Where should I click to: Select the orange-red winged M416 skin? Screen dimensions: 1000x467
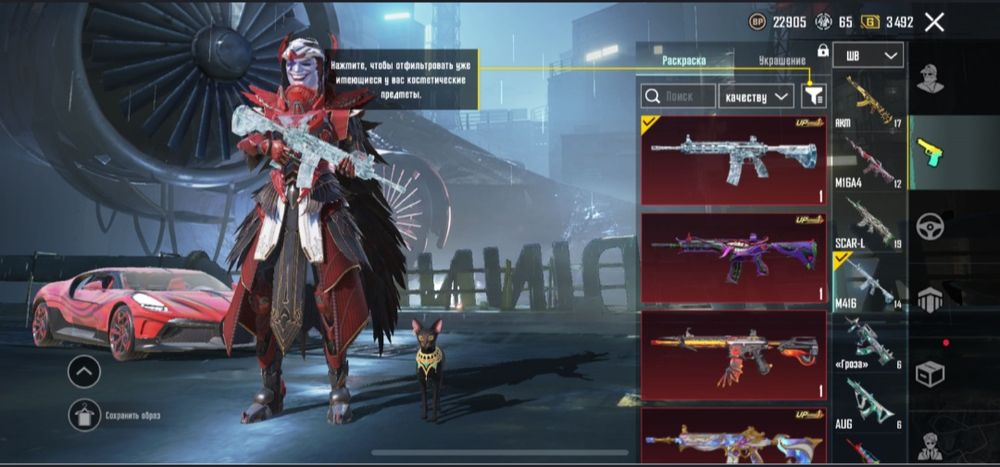click(734, 355)
